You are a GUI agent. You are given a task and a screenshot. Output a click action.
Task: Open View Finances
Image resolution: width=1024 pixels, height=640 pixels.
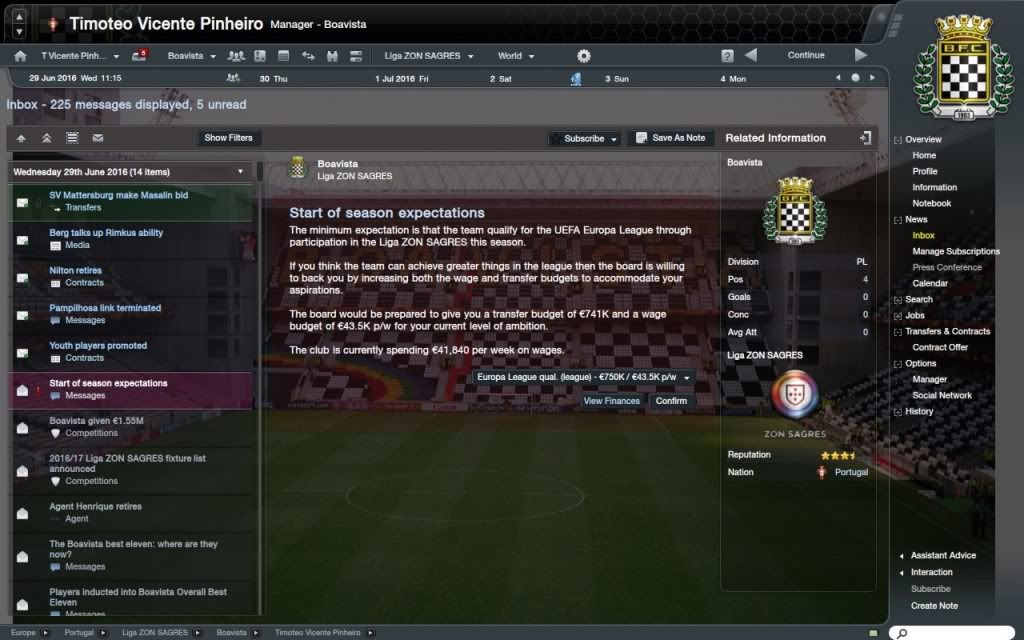click(x=611, y=401)
